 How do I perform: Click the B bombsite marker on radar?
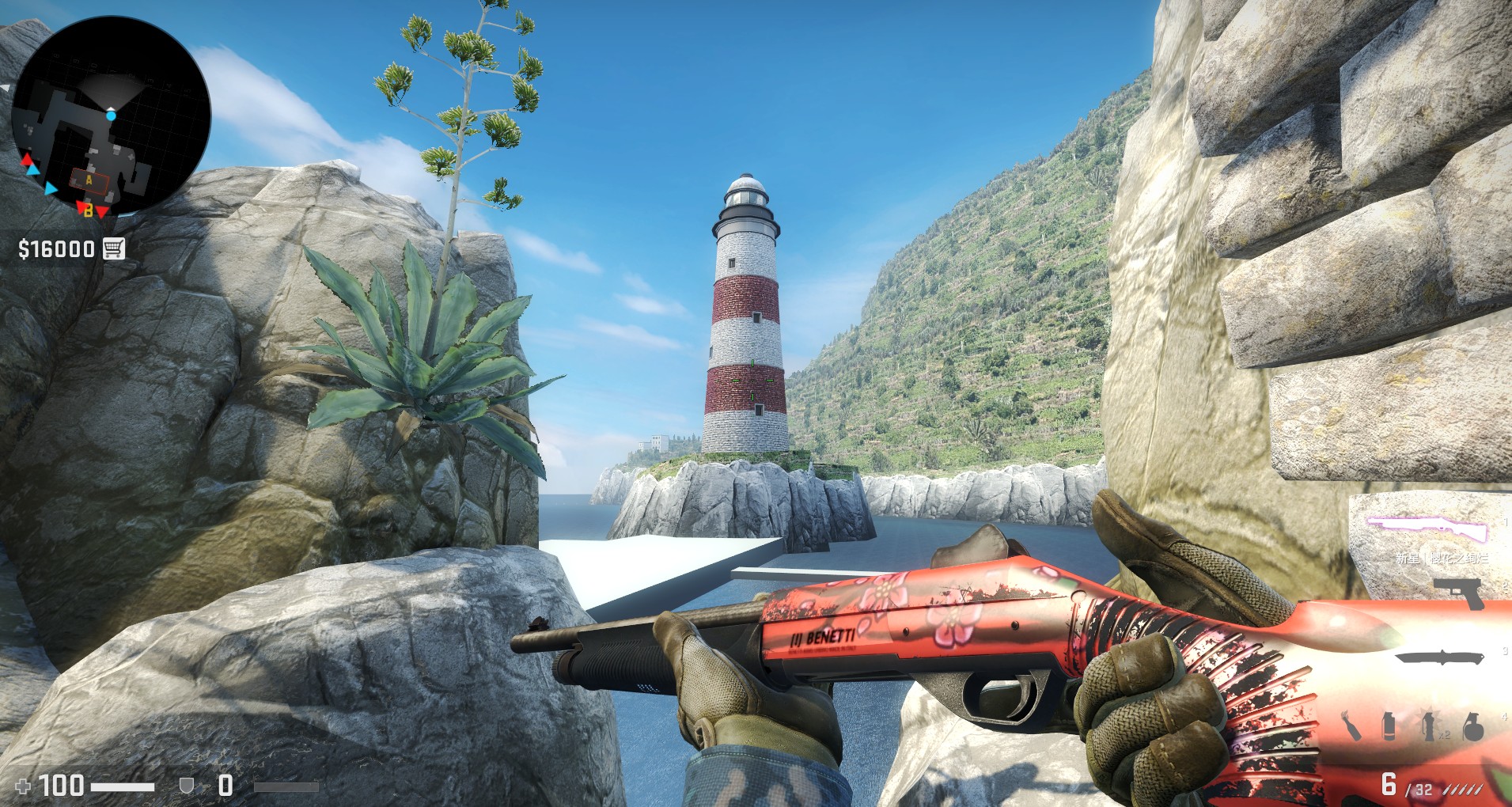tap(89, 210)
